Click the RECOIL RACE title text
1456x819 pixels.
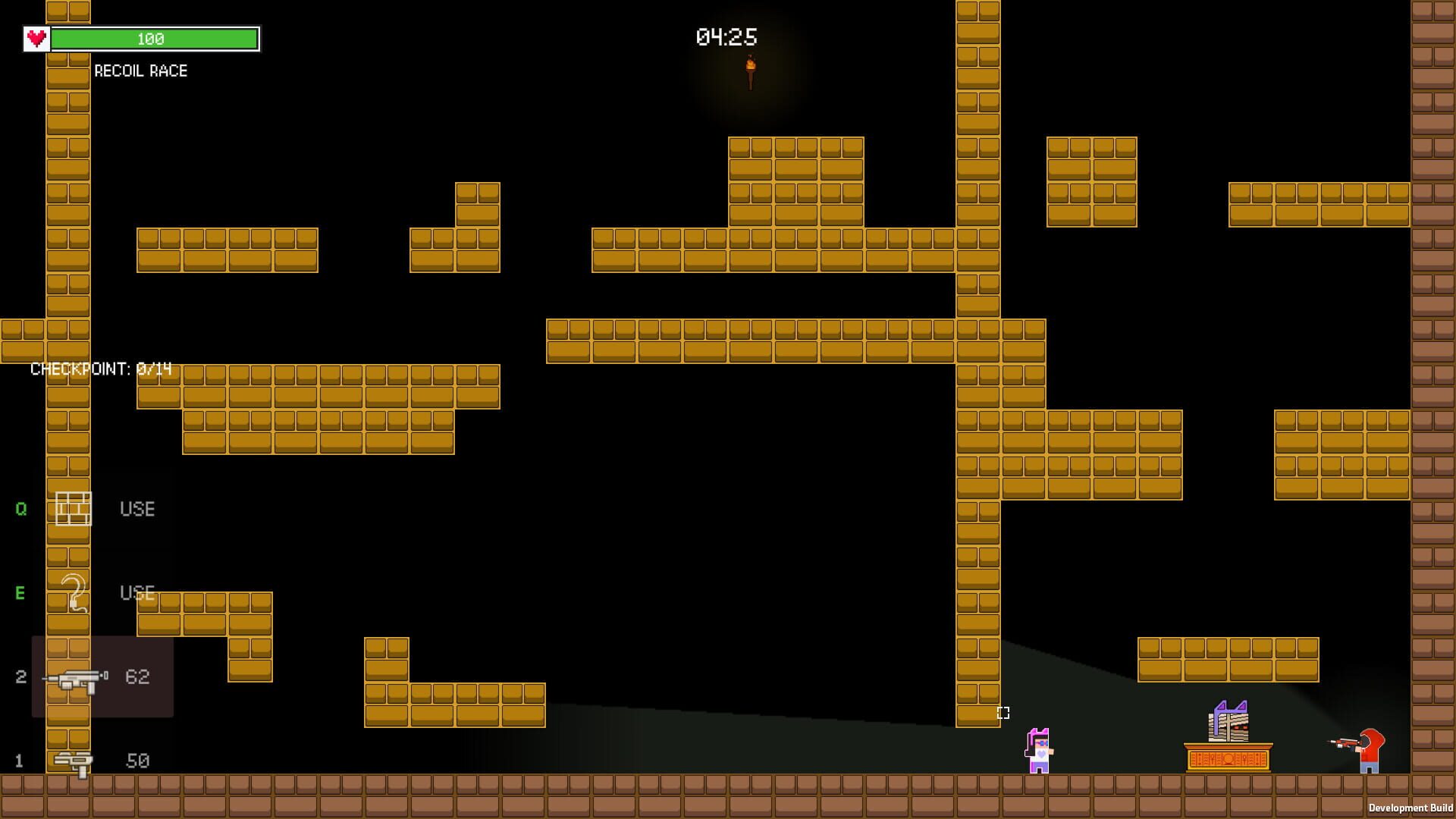tap(140, 71)
